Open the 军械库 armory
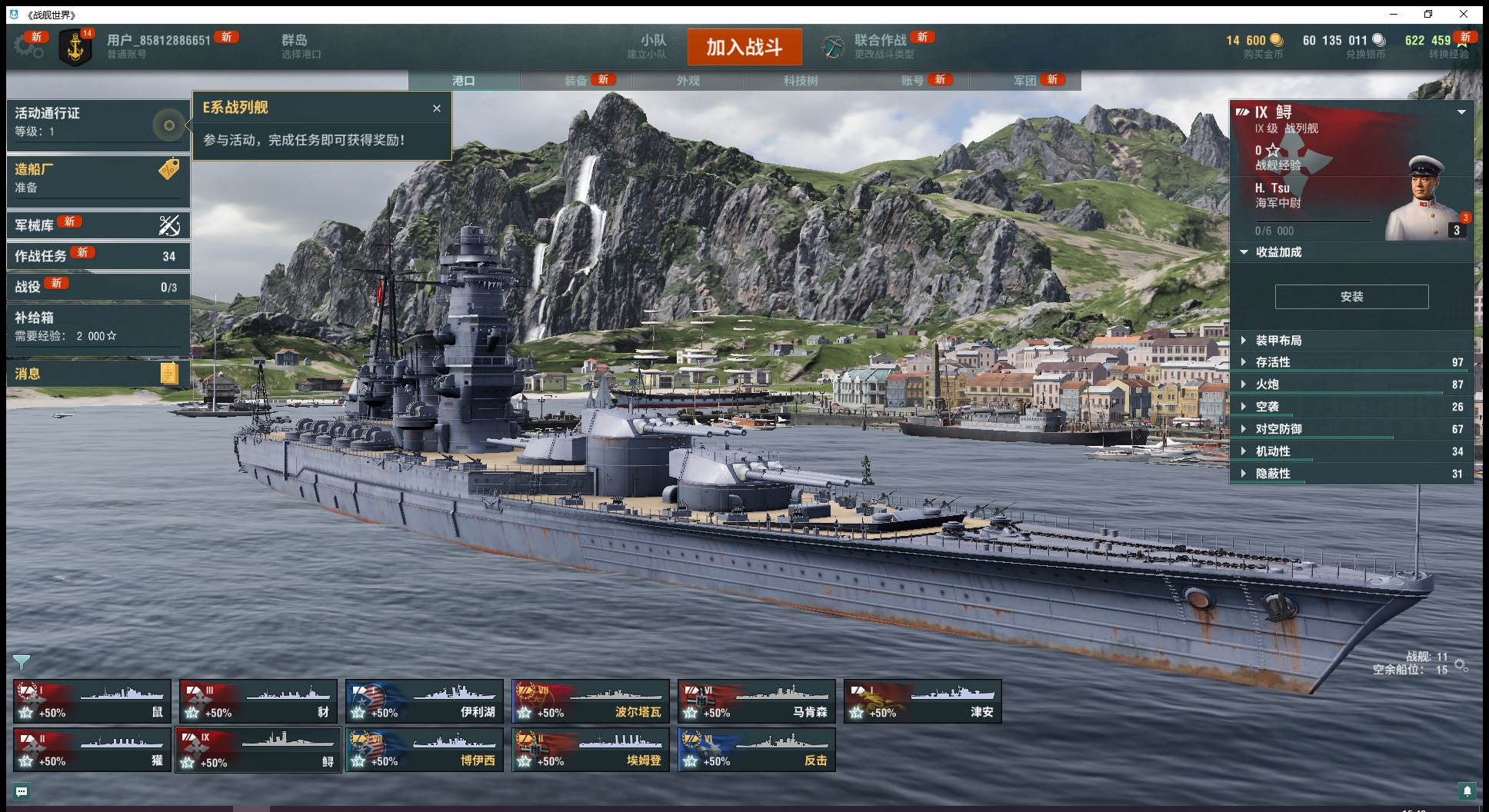This screenshot has width=1489, height=812. [x=98, y=225]
